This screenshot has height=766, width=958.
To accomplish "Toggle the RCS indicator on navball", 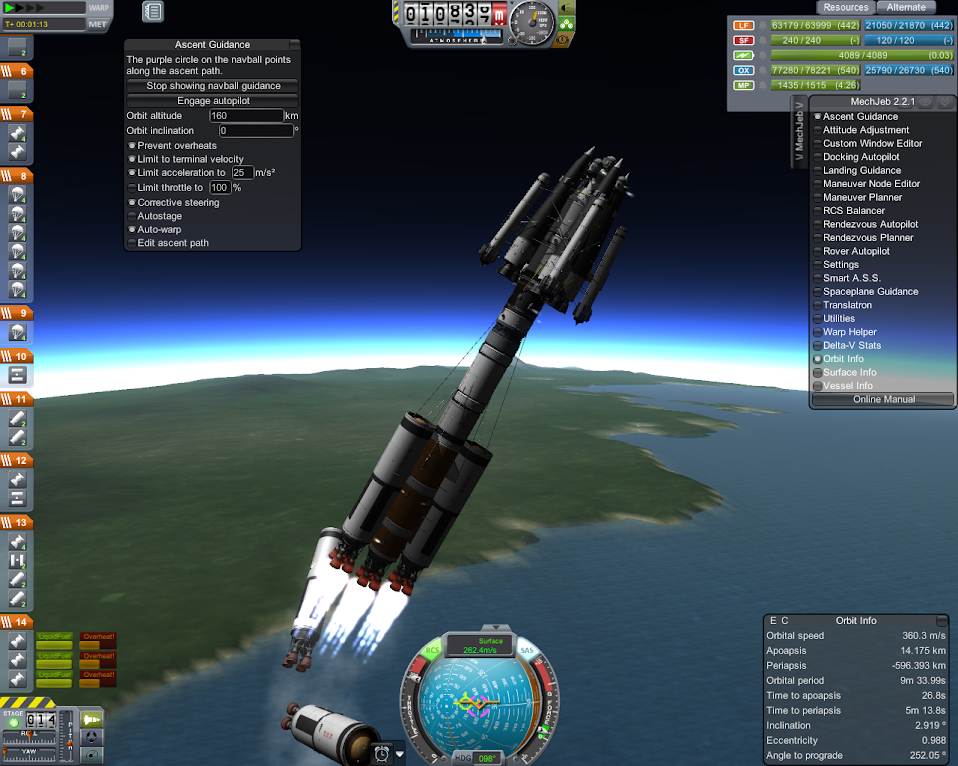I will [x=433, y=651].
